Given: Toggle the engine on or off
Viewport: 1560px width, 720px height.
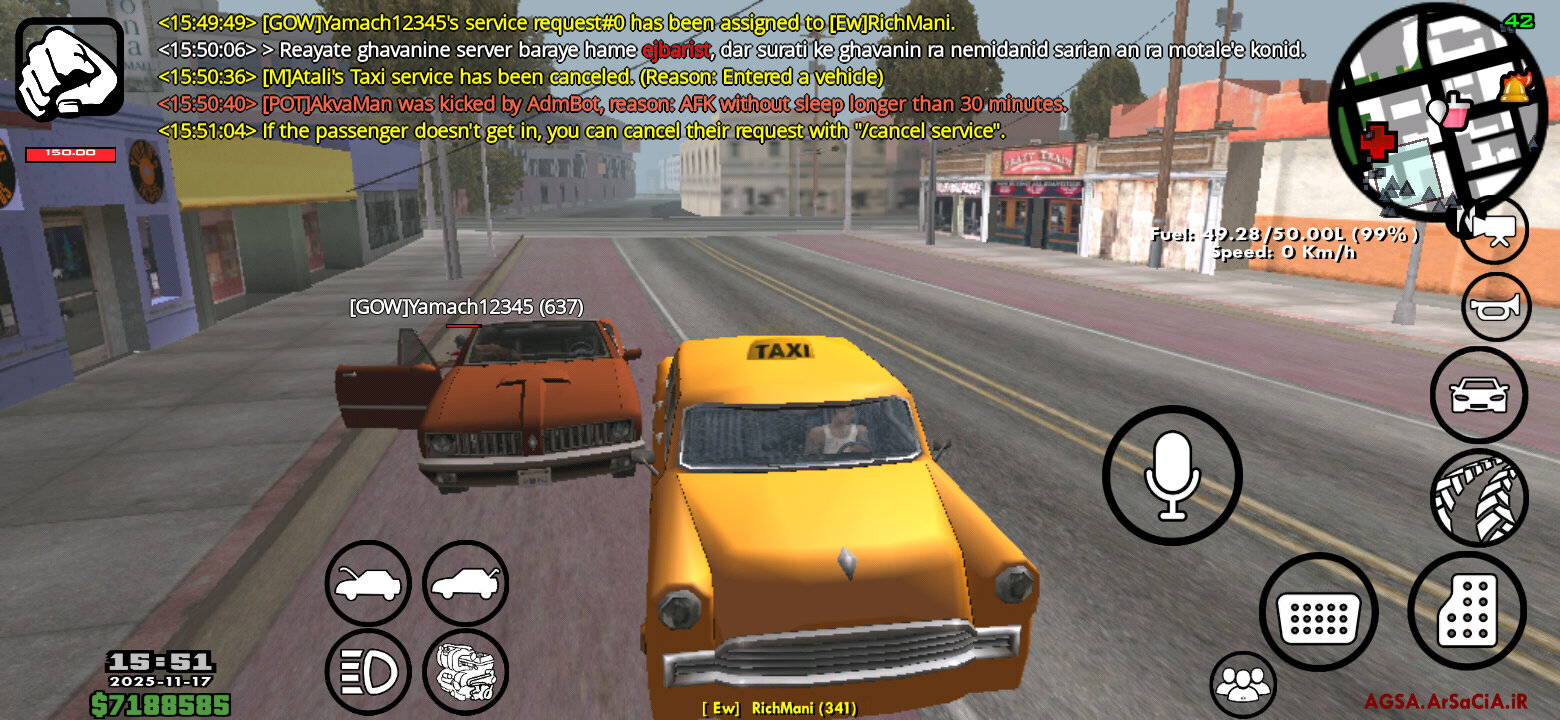Looking at the screenshot, I should [x=465, y=670].
